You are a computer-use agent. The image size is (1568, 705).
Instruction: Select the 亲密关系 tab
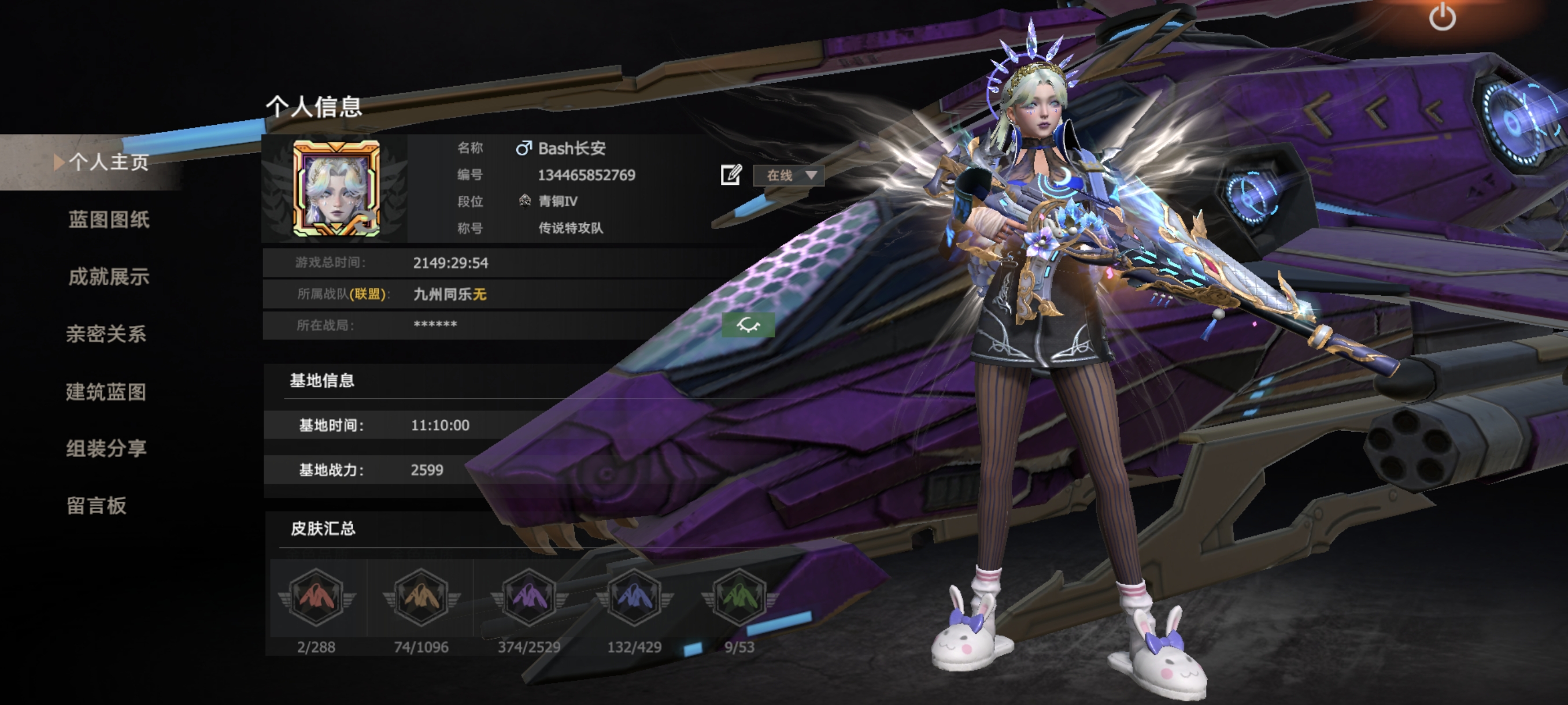pos(106,334)
